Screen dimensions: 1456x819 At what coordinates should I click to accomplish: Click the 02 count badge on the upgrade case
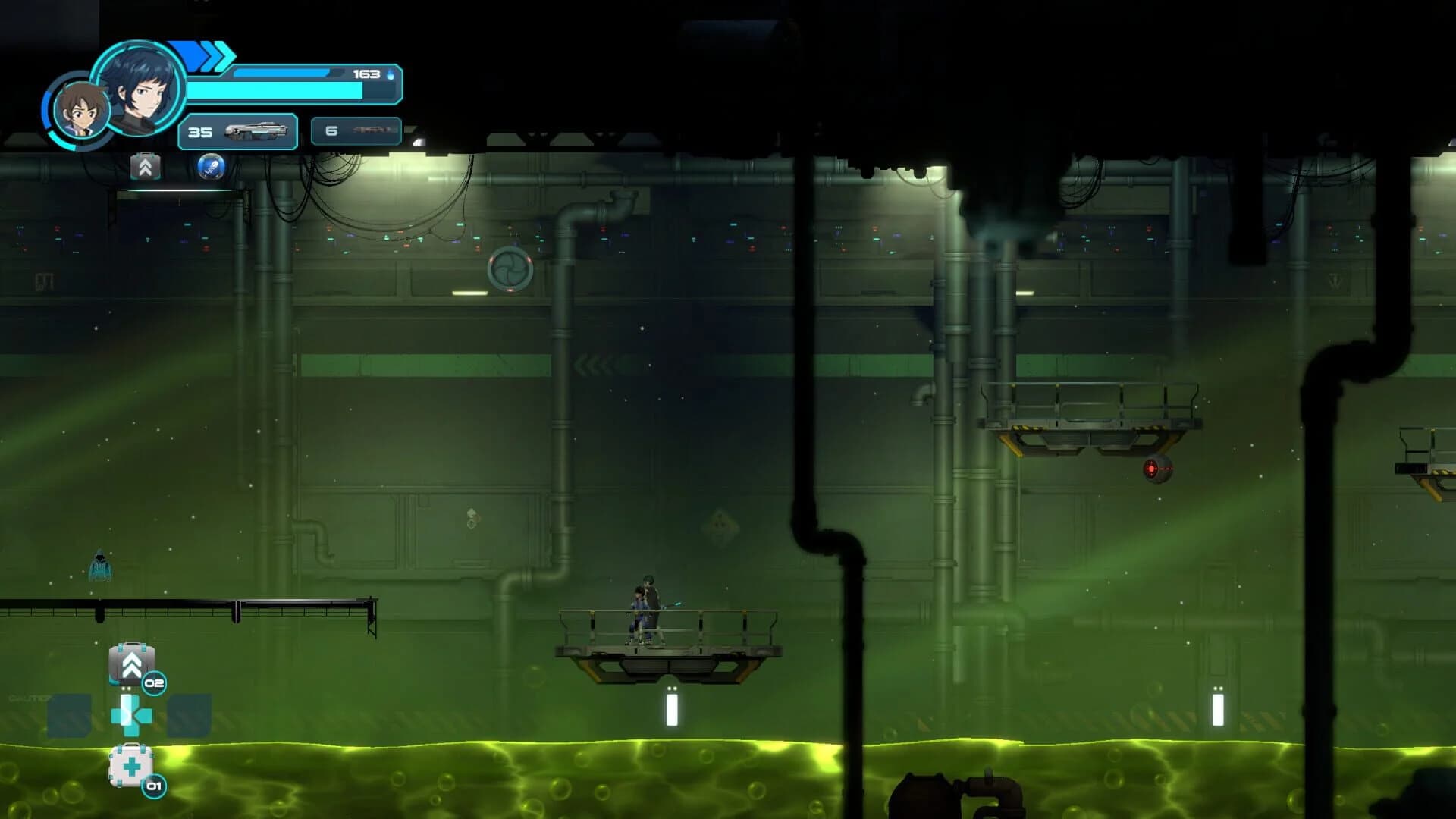coord(154,682)
